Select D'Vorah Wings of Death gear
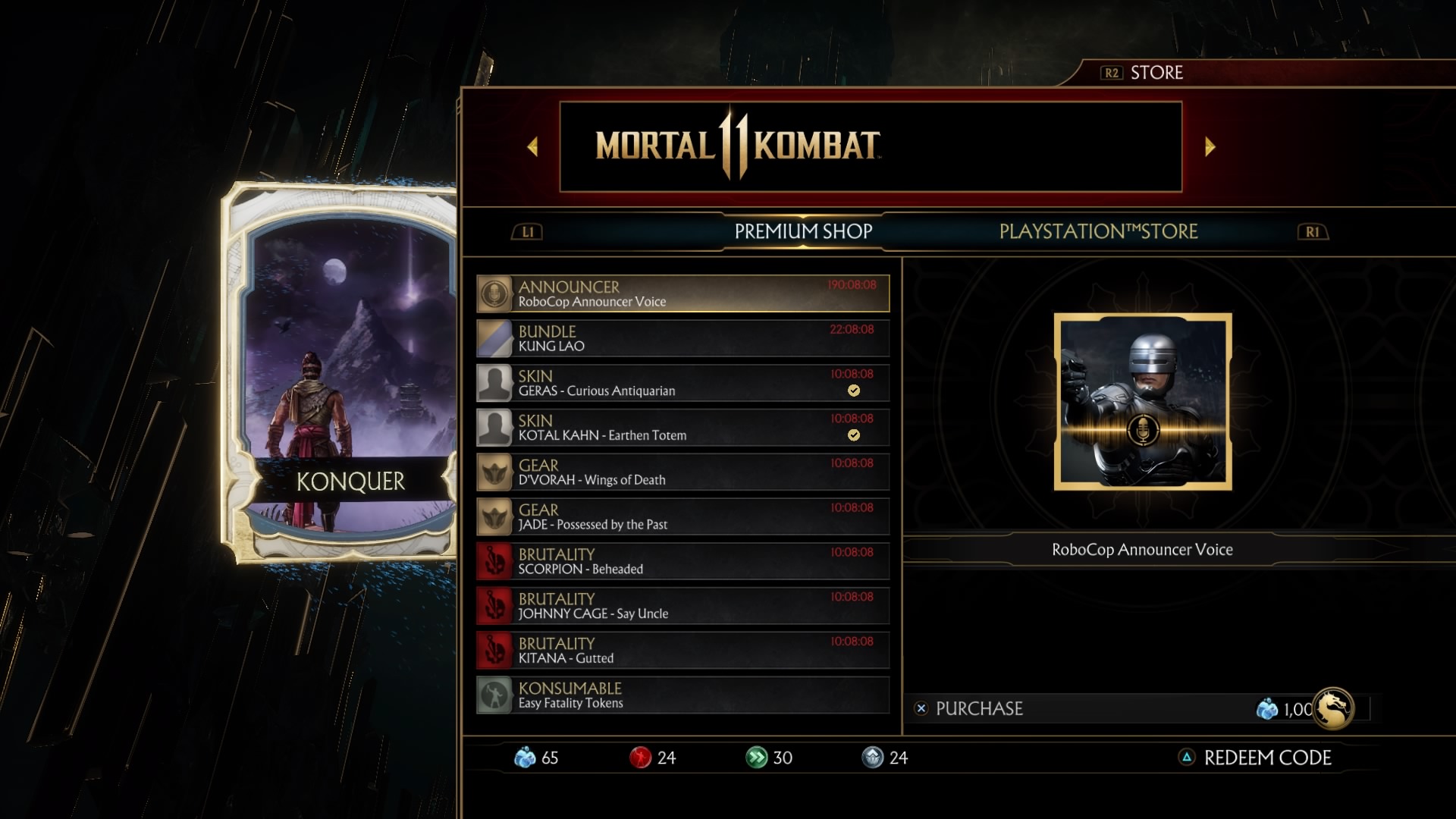Screen dimensions: 1456x819 [682, 472]
